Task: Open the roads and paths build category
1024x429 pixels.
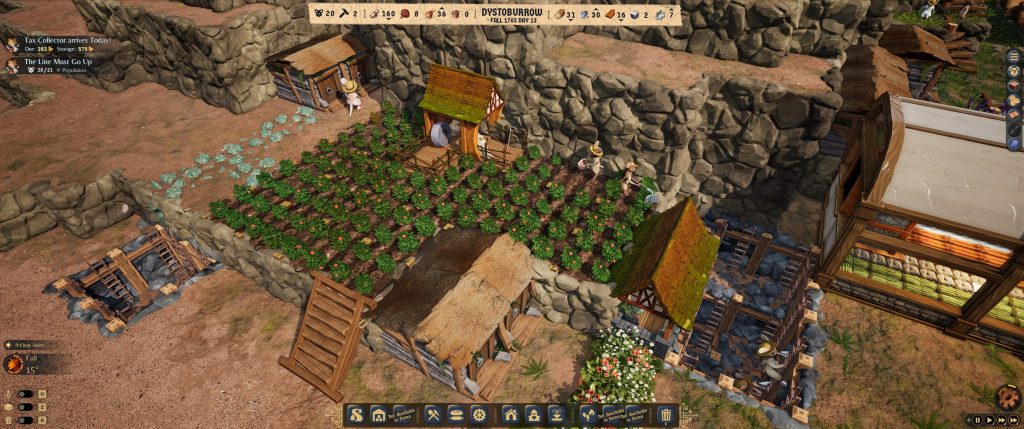Action: (x=357, y=414)
